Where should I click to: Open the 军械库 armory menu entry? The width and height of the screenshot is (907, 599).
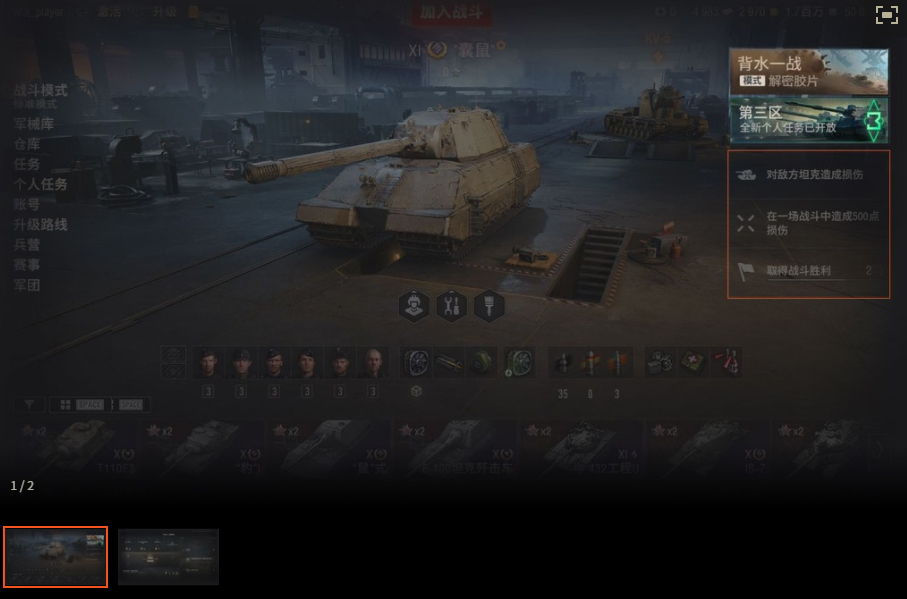pos(34,124)
